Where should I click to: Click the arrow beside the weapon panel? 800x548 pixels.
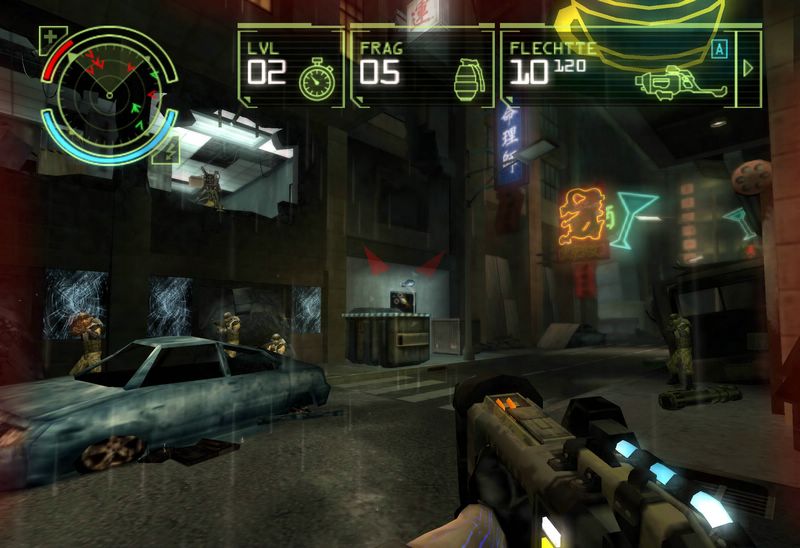click(748, 68)
